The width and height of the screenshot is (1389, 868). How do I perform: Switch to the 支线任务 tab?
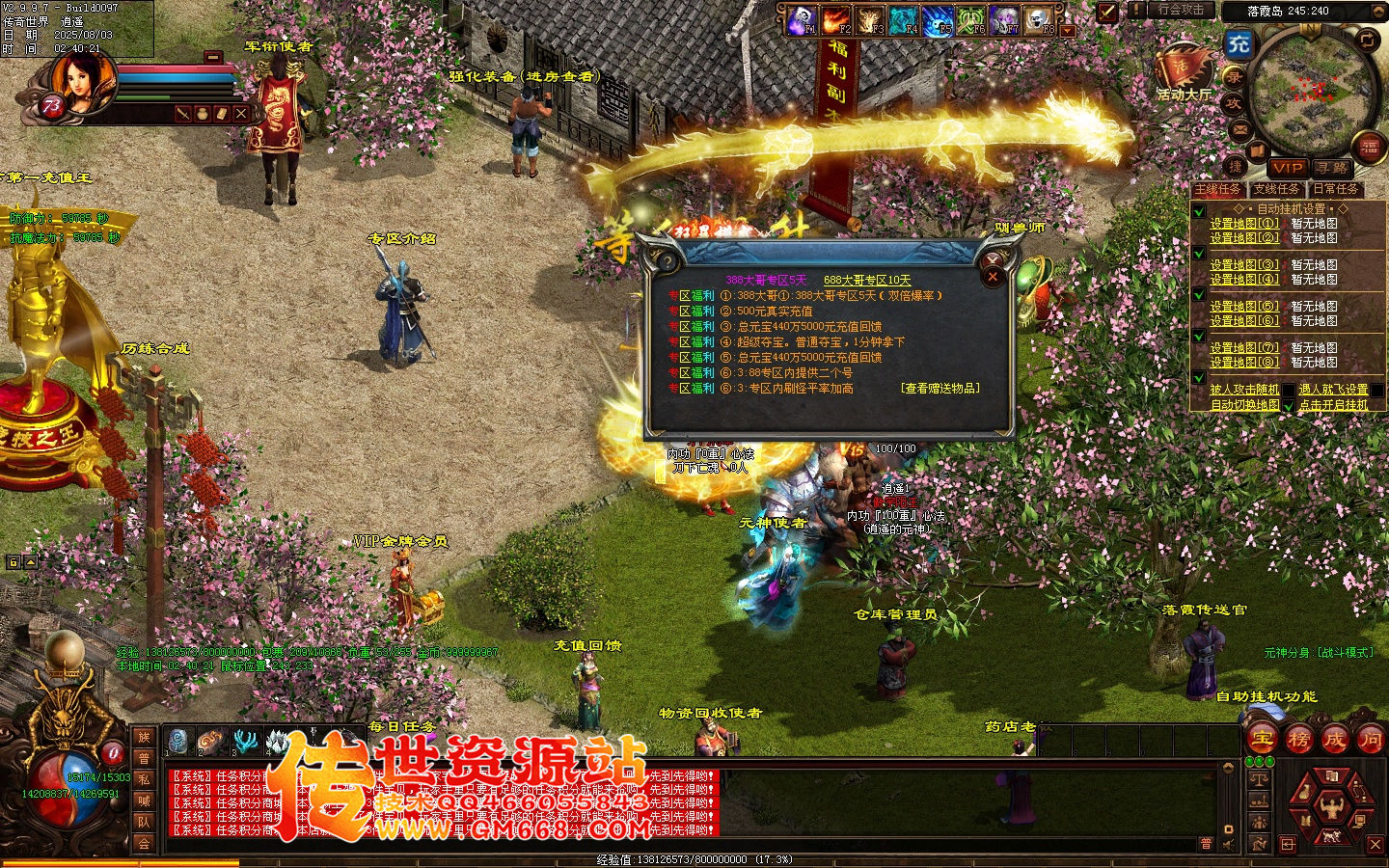click(x=1277, y=190)
